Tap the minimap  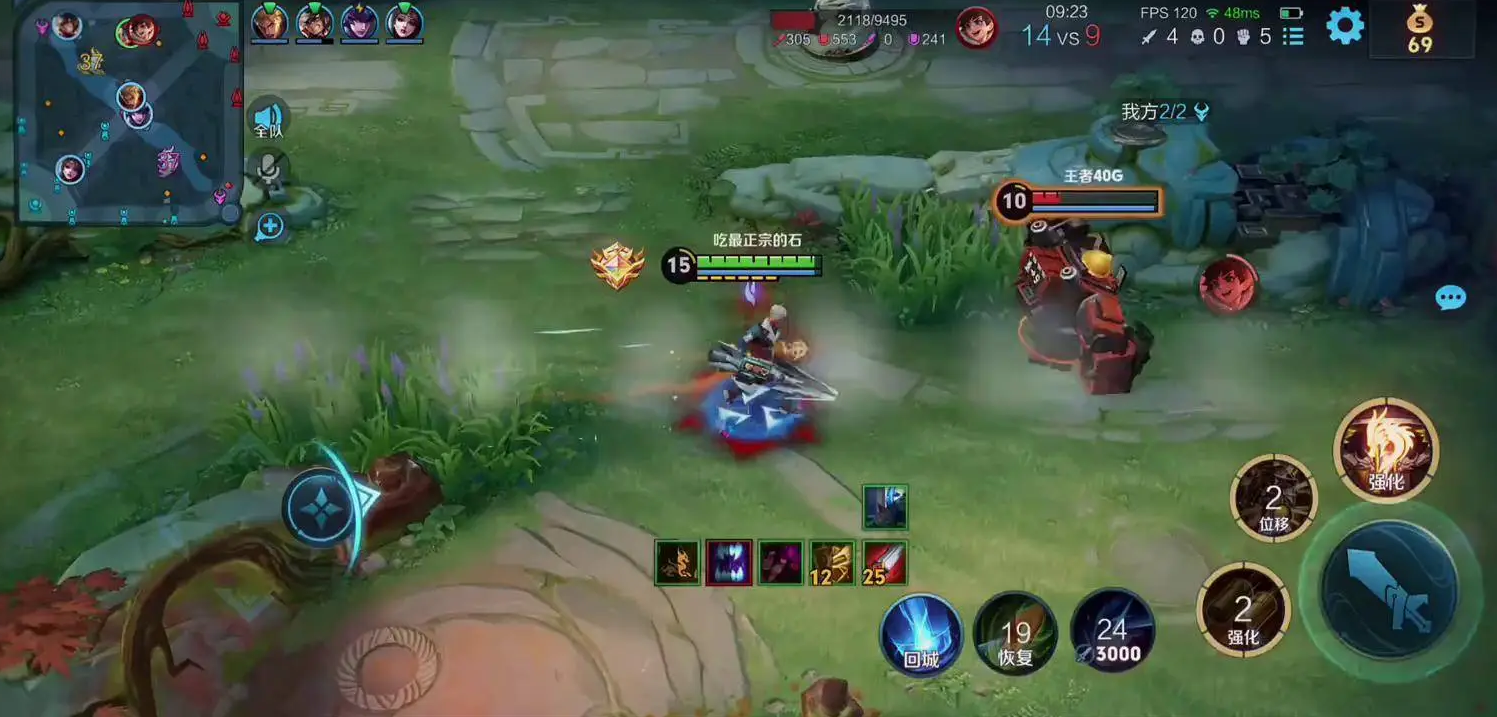coord(128,111)
